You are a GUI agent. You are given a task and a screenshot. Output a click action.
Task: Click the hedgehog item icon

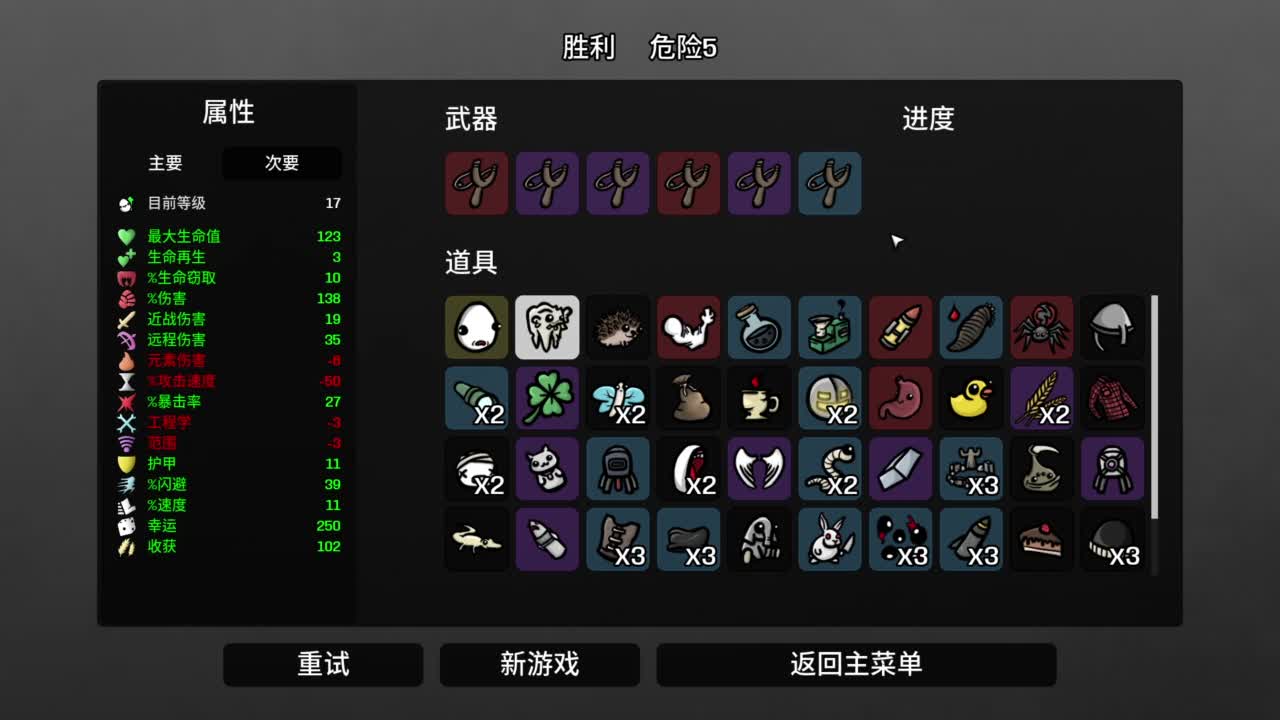(618, 327)
